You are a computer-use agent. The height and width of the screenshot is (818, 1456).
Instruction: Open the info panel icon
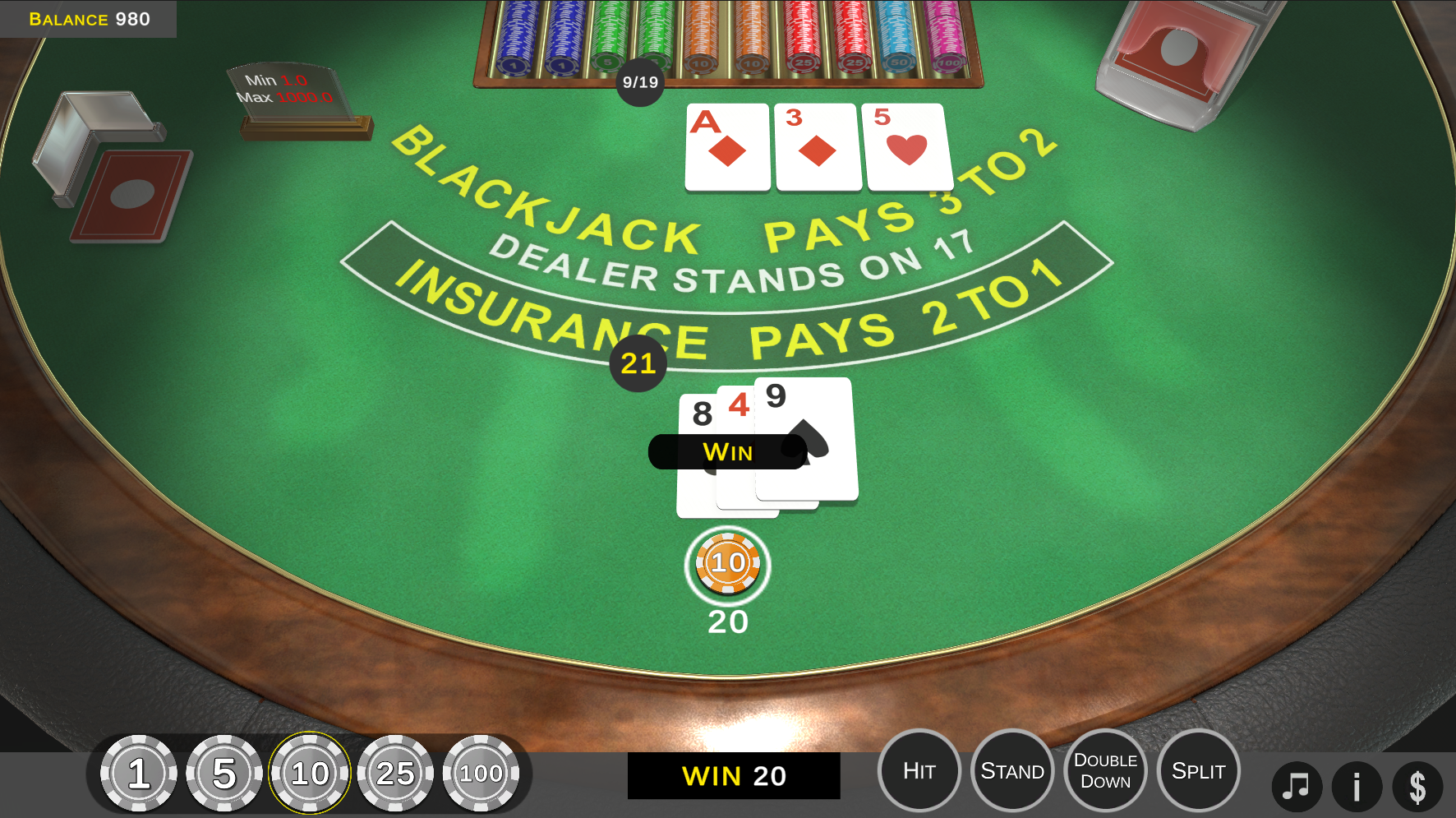pyautogui.click(x=1357, y=786)
